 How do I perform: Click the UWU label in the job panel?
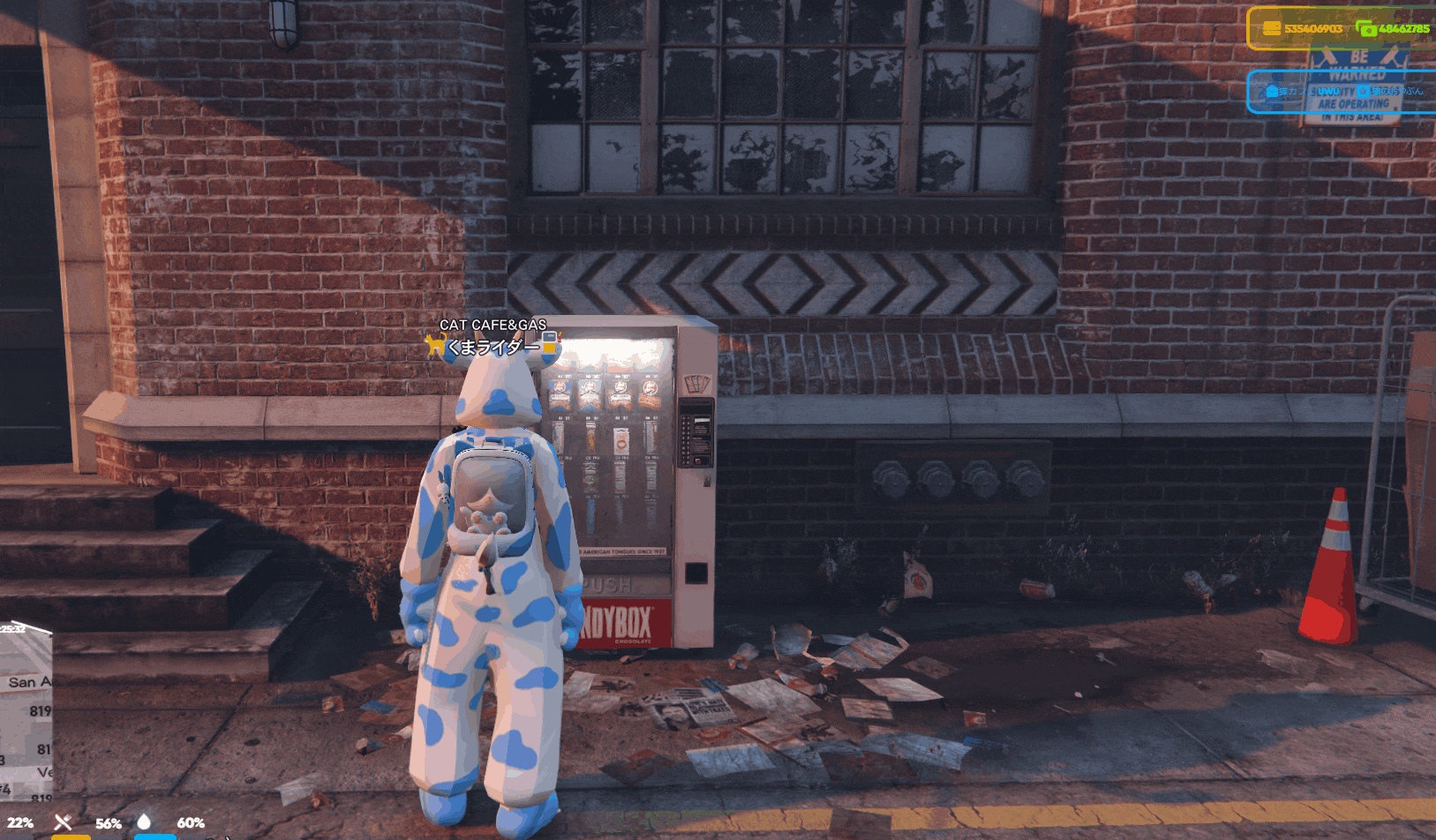tap(1328, 92)
